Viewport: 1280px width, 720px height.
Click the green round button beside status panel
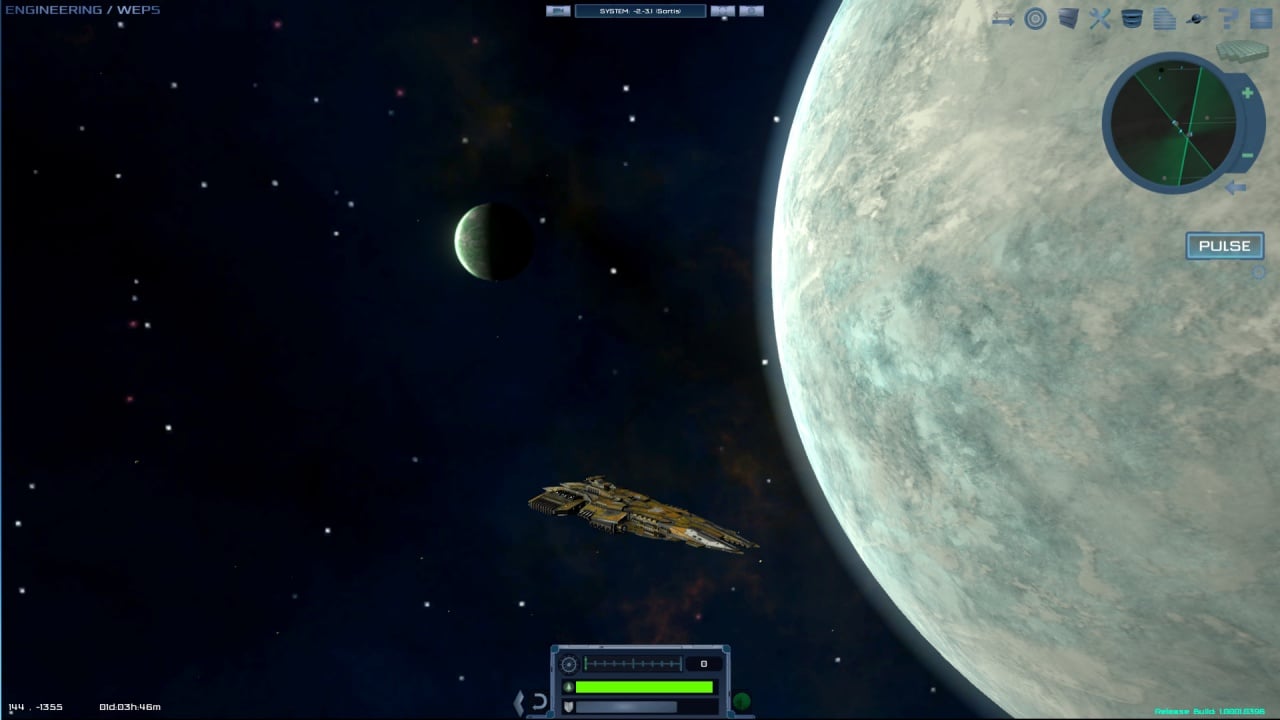tap(741, 702)
